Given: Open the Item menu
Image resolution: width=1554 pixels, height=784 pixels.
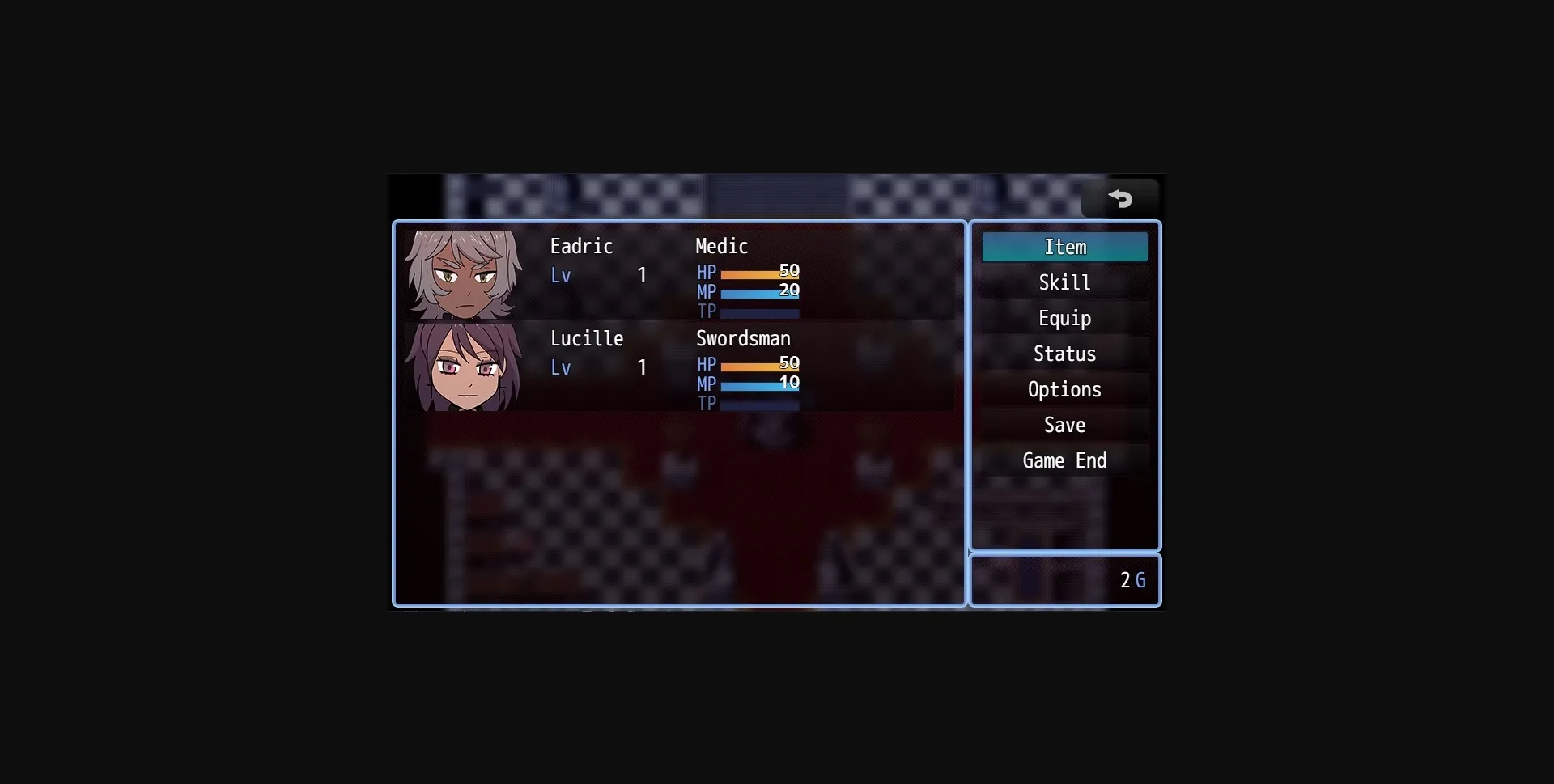Looking at the screenshot, I should pos(1064,247).
